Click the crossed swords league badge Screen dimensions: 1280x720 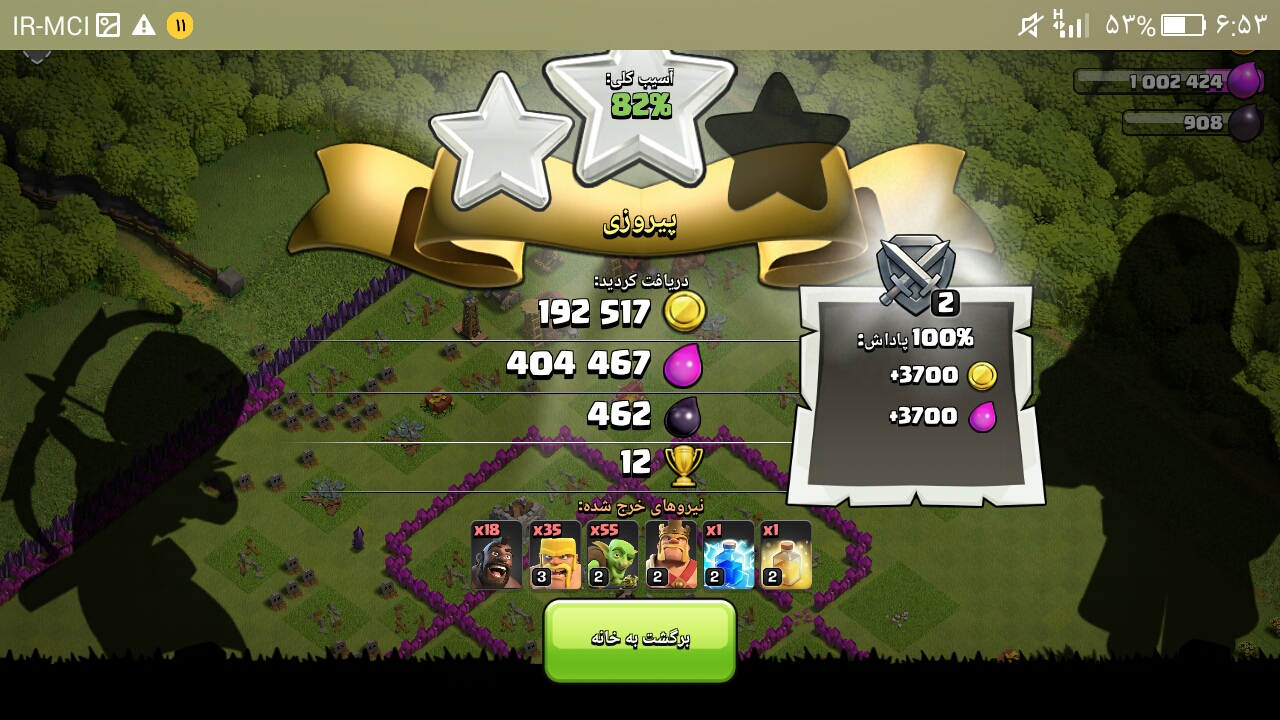[x=915, y=272]
